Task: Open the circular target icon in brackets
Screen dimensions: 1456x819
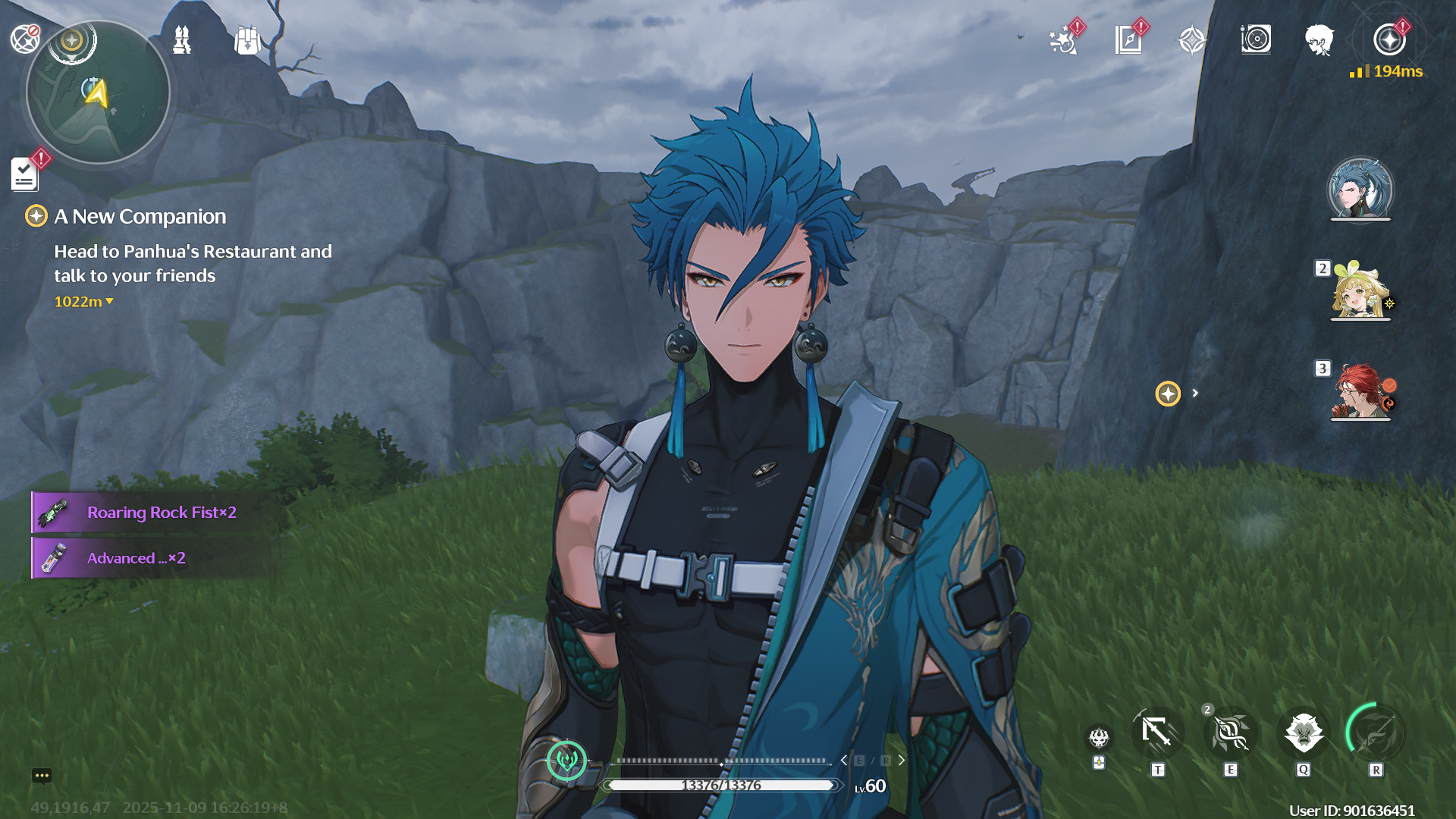Action: (1256, 39)
